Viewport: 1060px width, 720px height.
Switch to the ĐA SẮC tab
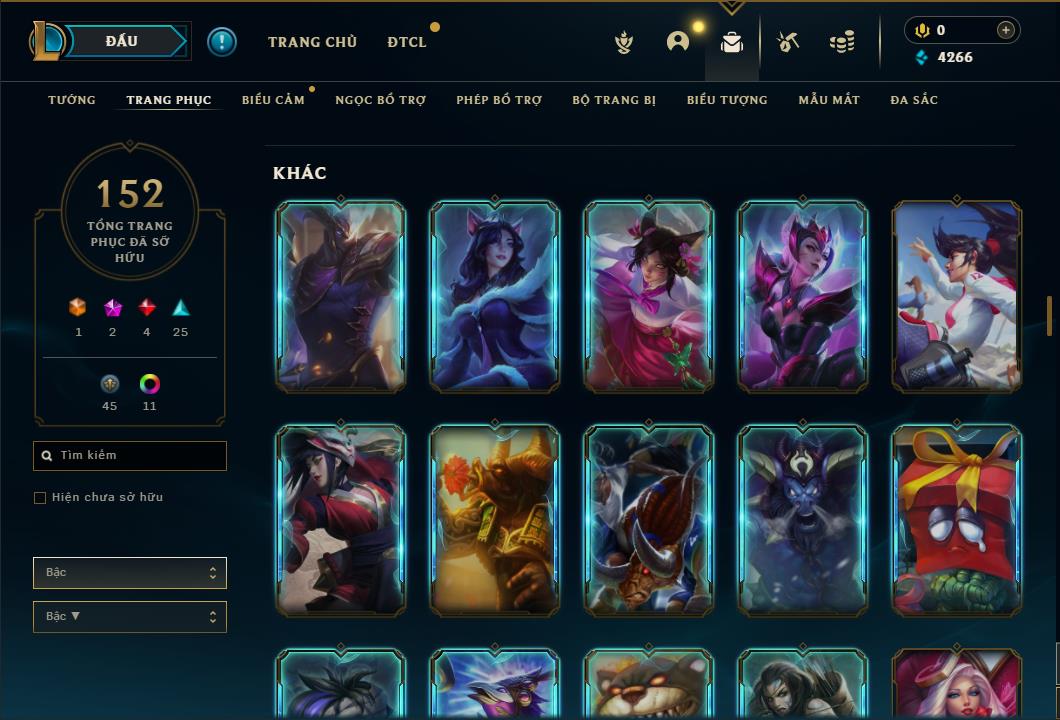click(x=914, y=100)
